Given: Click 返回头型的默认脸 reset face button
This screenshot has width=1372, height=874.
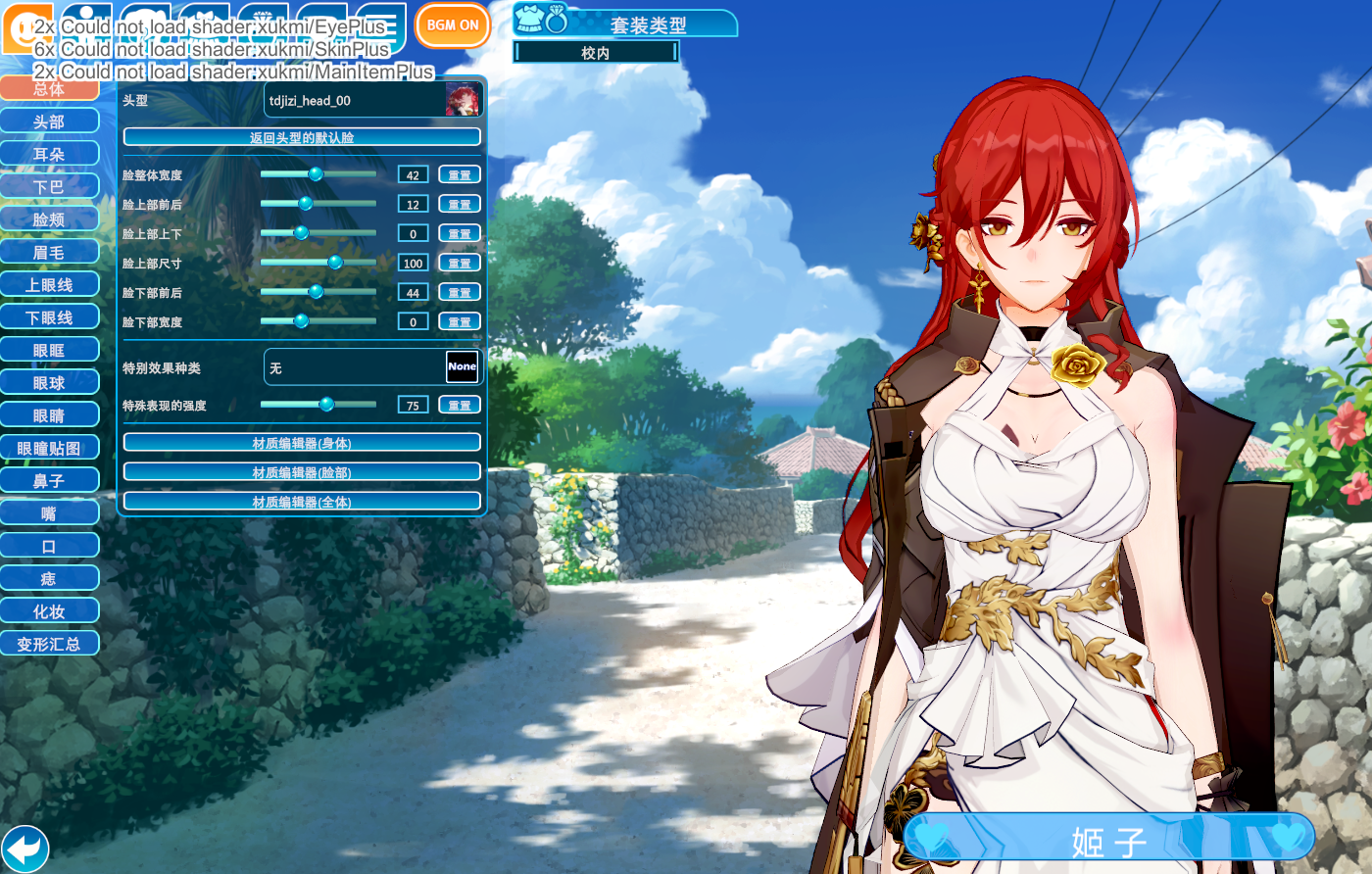Looking at the screenshot, I should tap(302, 137).
